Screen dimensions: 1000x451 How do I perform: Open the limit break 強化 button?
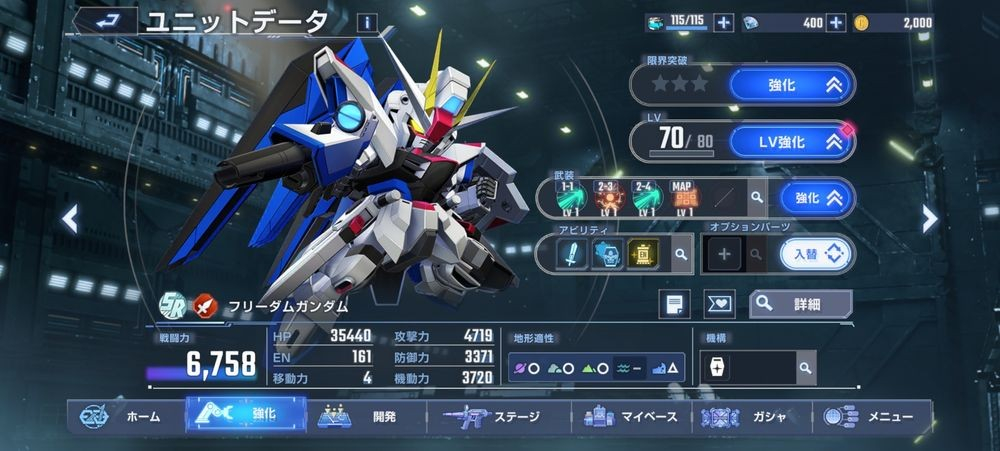(x=792, y=85)
